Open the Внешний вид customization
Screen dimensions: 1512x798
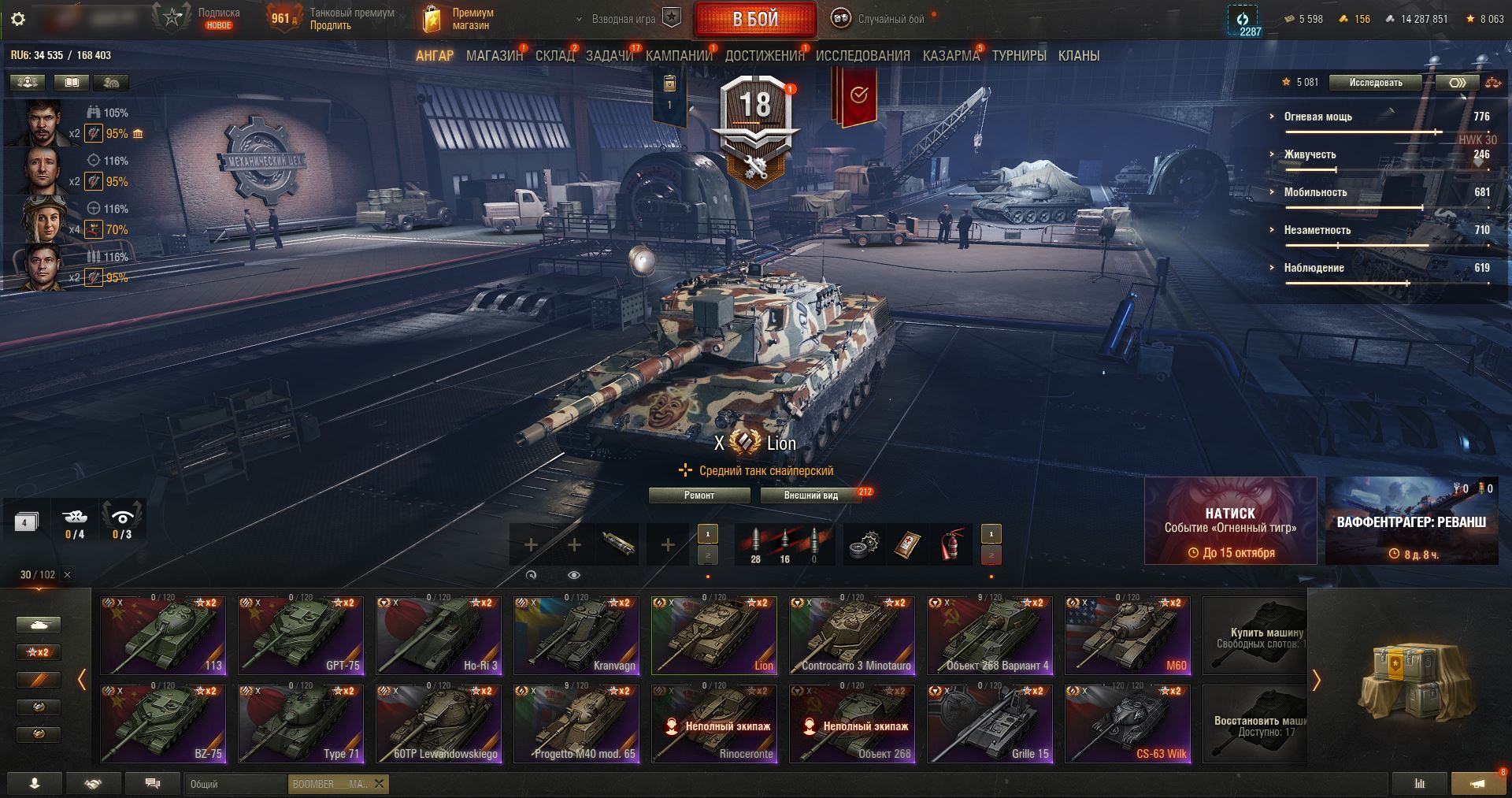click(x=810, y=496)
